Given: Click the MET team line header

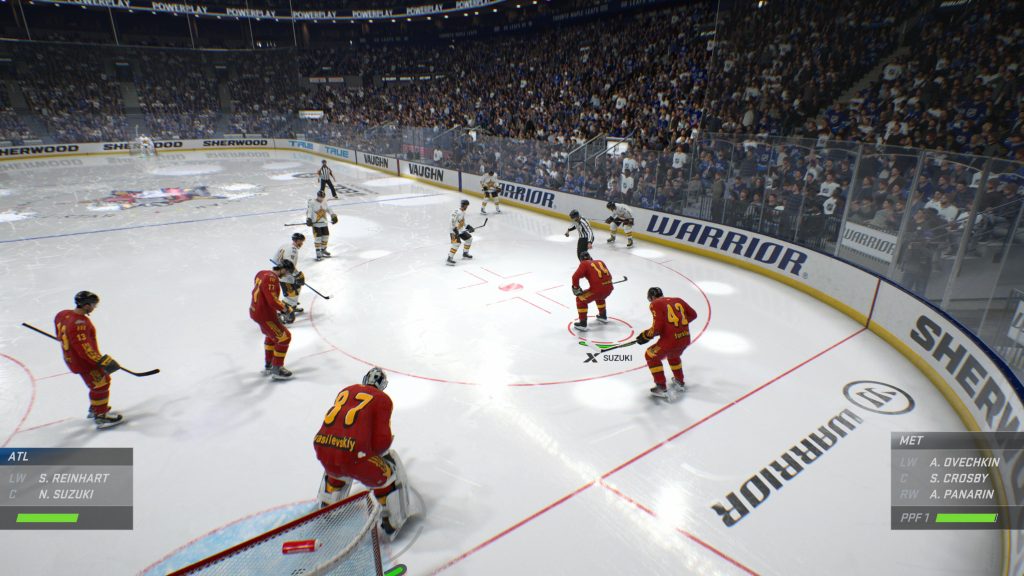Looking at the screenshot, I should (956, 440).
